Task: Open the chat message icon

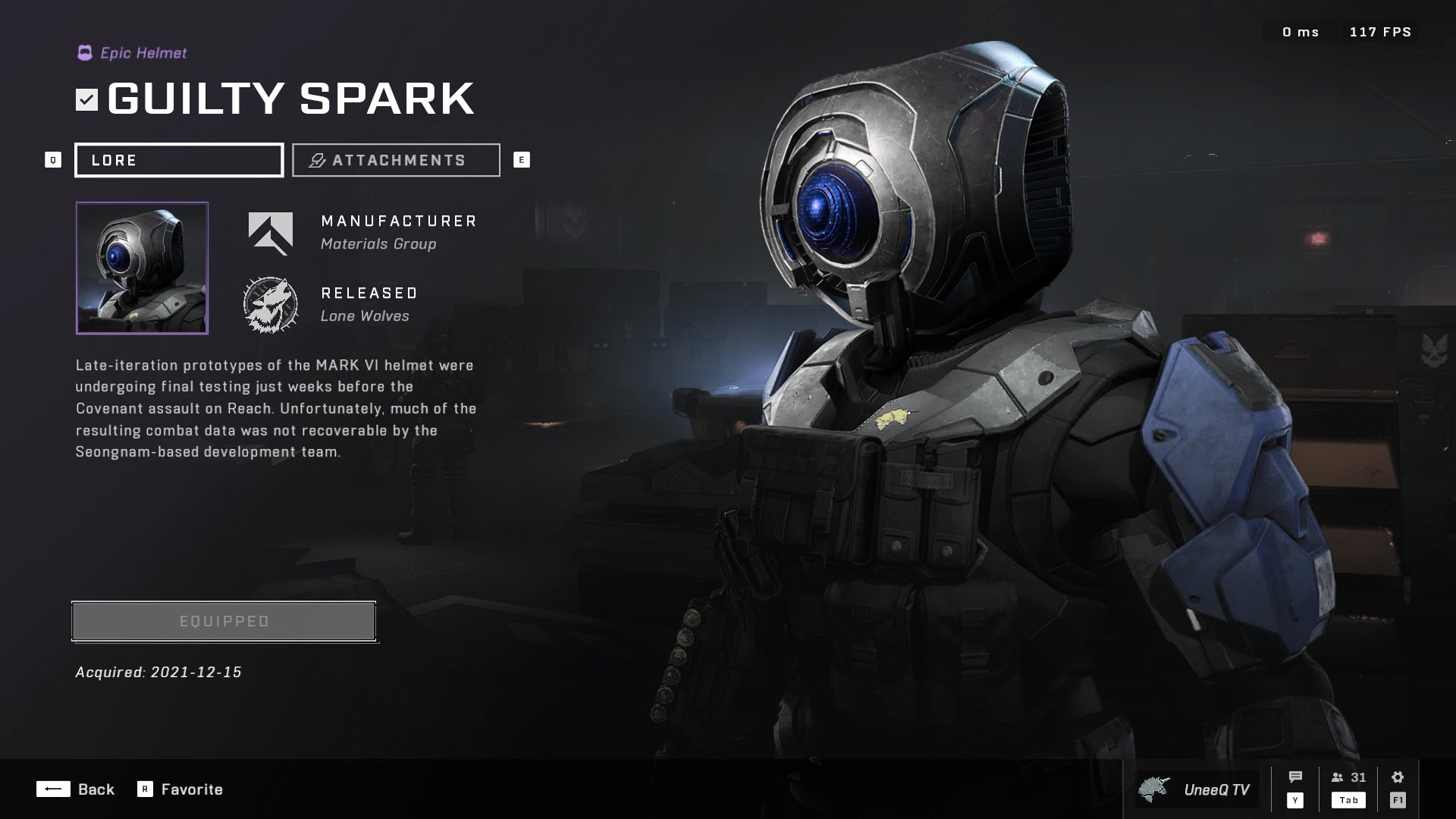Action: pos(1295,776)
